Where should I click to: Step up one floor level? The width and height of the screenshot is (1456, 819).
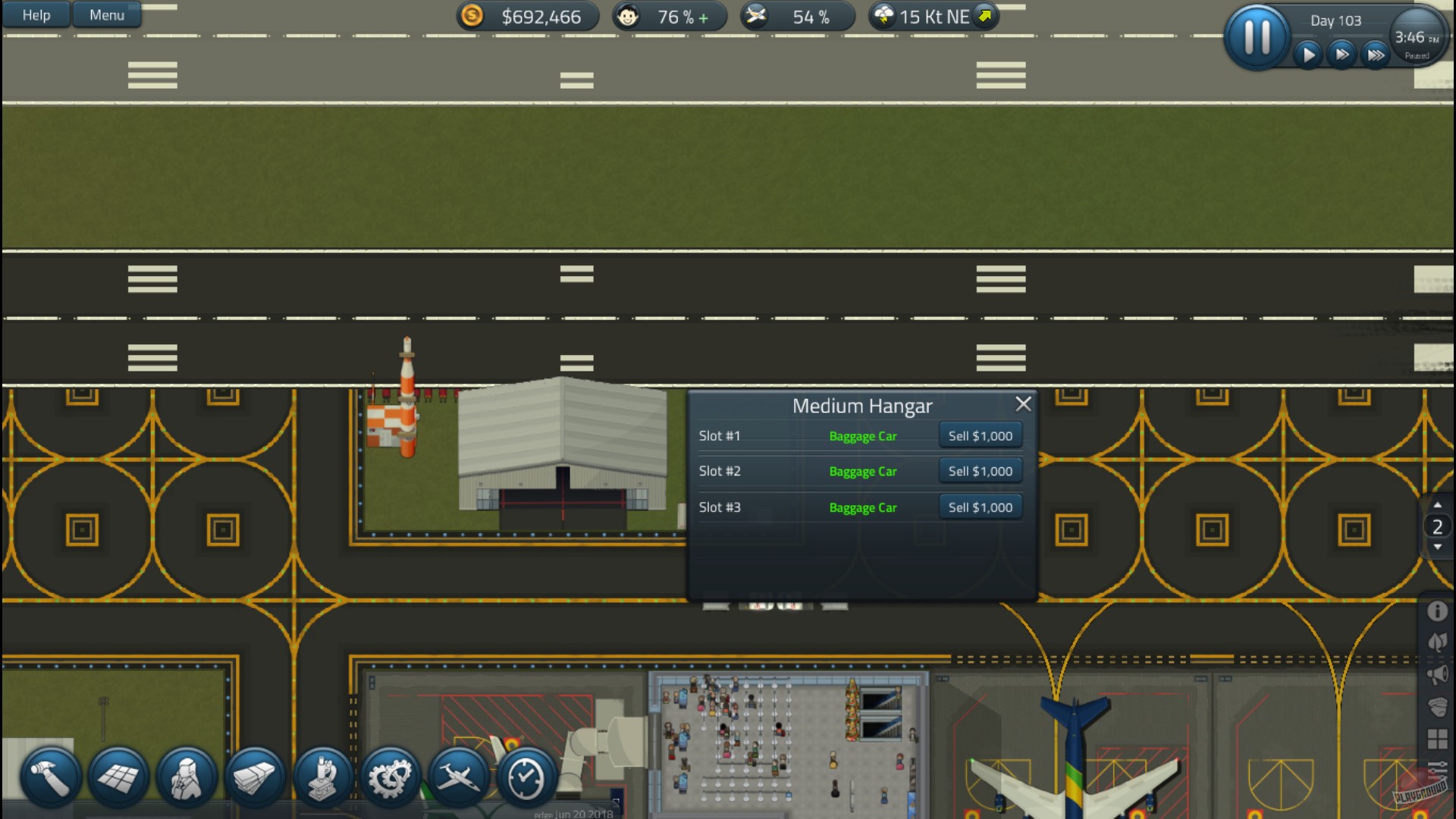(x=1436, y=505)
